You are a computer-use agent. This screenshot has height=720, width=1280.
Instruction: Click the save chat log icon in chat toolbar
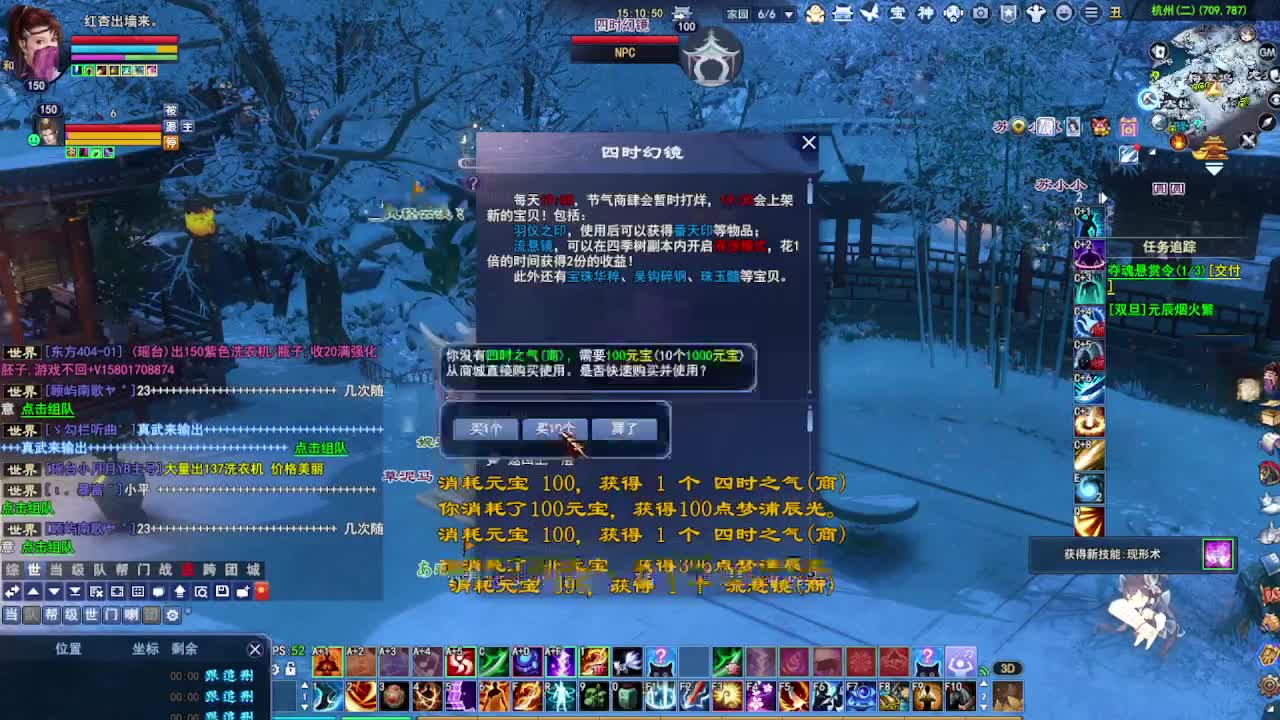[224, 592]
